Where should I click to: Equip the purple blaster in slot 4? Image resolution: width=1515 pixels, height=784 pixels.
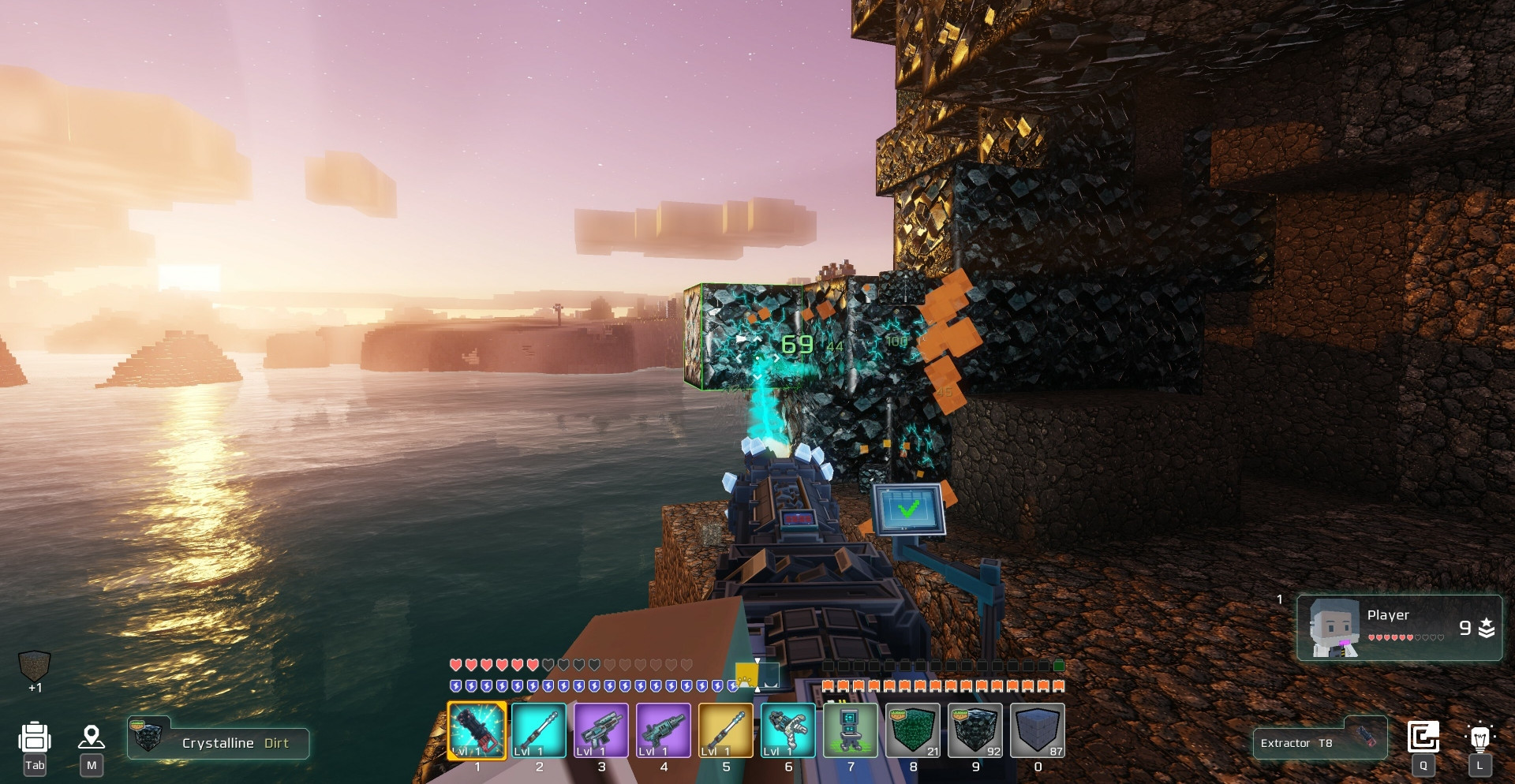point(664,730)
